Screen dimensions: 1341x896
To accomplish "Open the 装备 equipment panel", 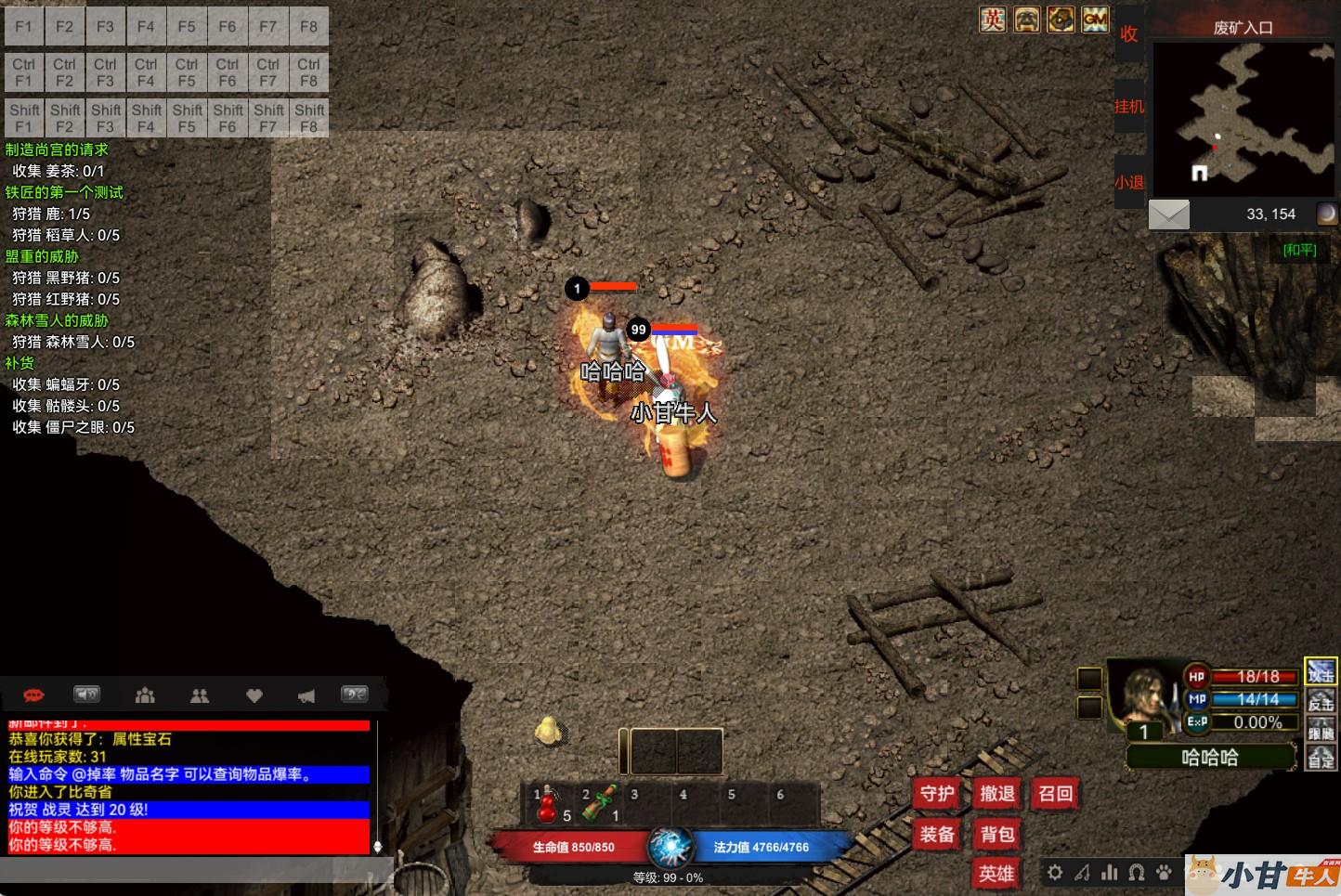I will click(x=937, y=834).
